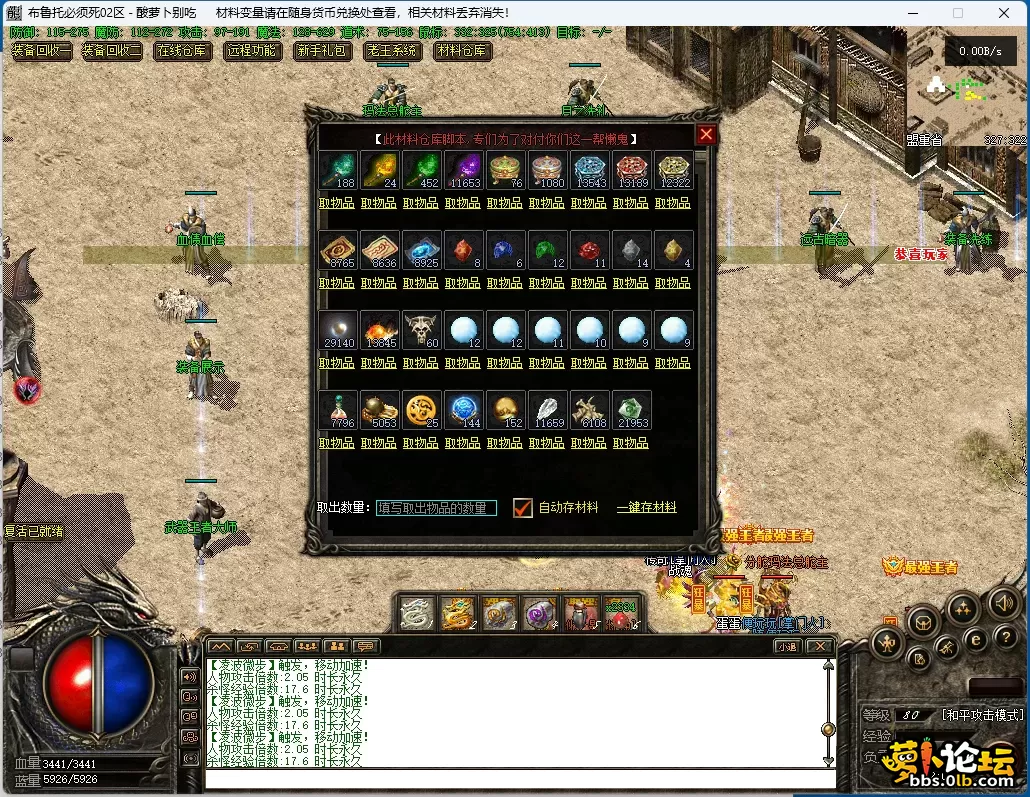Select the horned skull item with 60

(x=420, y=330)
